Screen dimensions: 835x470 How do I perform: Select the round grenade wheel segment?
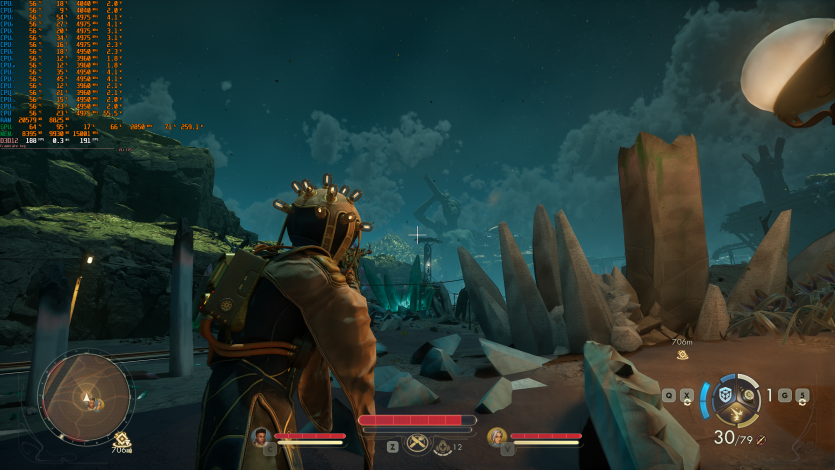(x=748, y=396)
